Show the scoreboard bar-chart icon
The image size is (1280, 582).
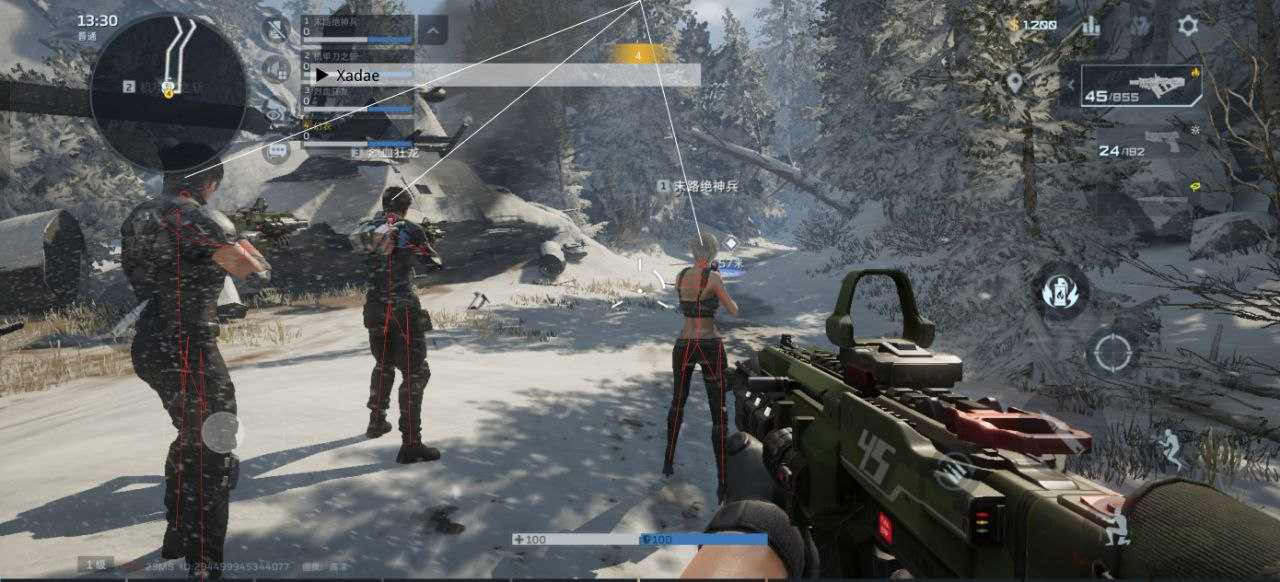(1092, 26)
